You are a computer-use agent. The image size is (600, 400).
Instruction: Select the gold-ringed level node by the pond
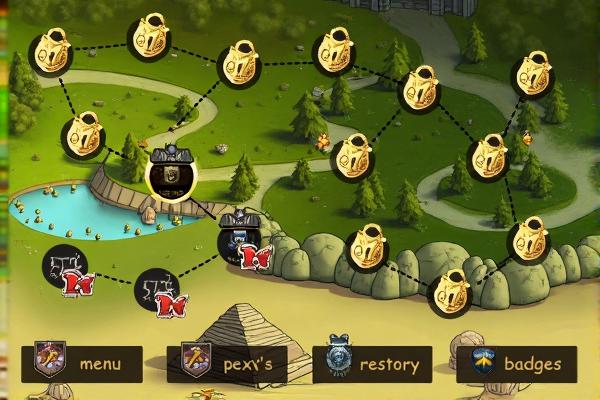[x=171, y=174]
